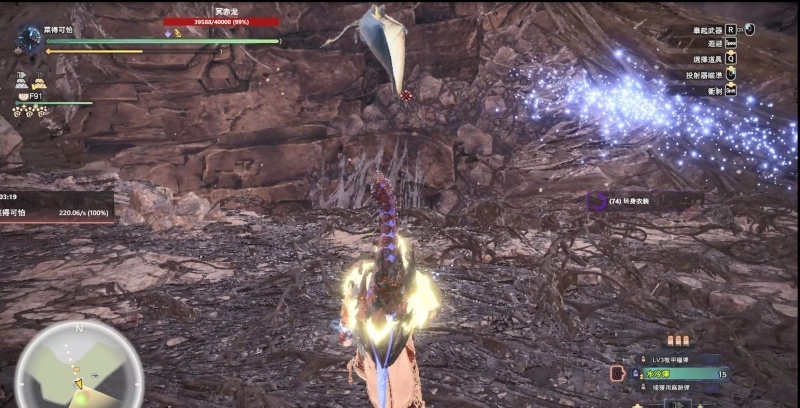The width and height of the screenshot is (800, 408).
Task: Click the three-shell ammo magazine indicator
Action: pos(680,341)
